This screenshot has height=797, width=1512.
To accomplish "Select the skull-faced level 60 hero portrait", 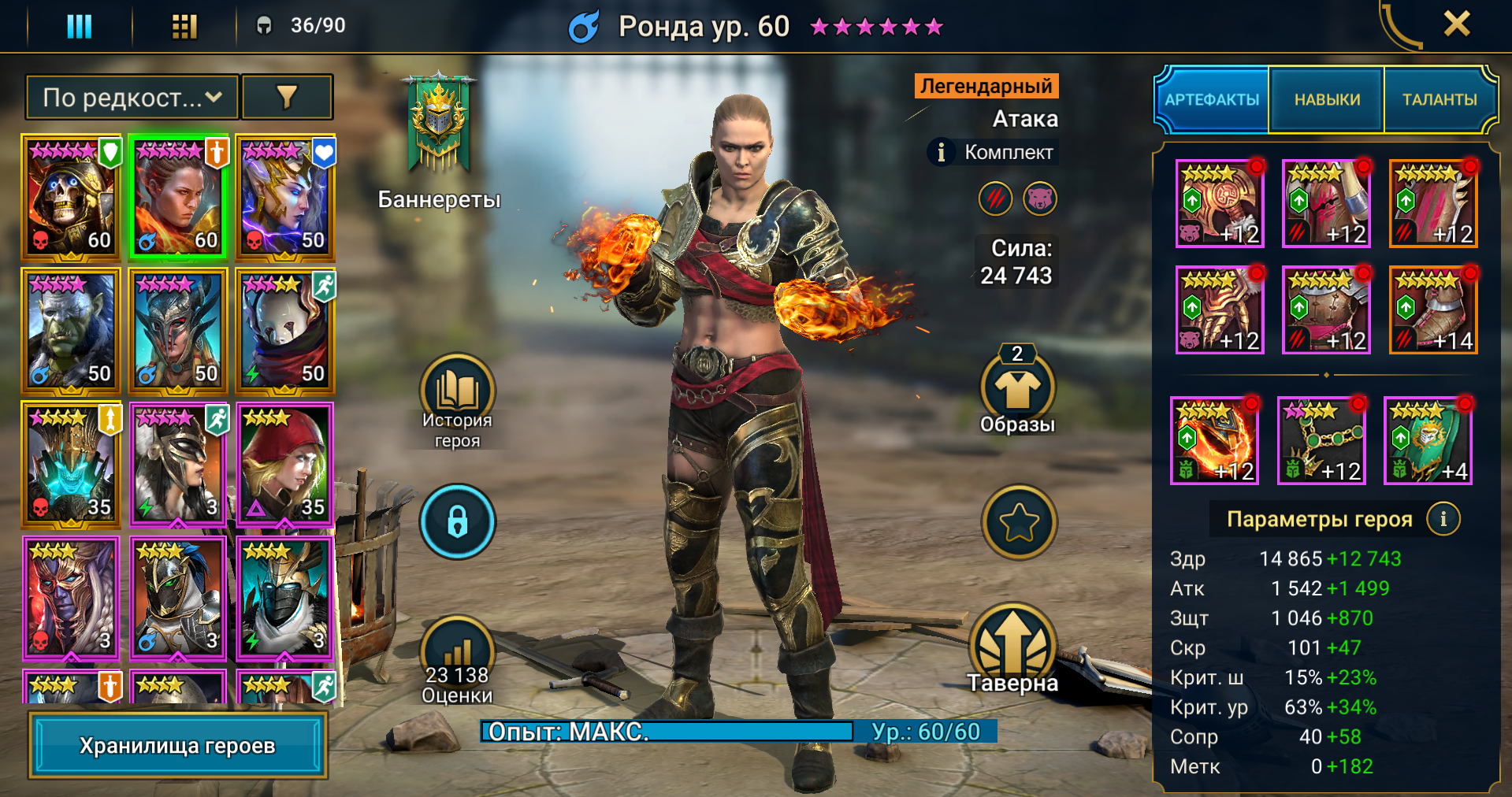I will click(x=71, y=197).
